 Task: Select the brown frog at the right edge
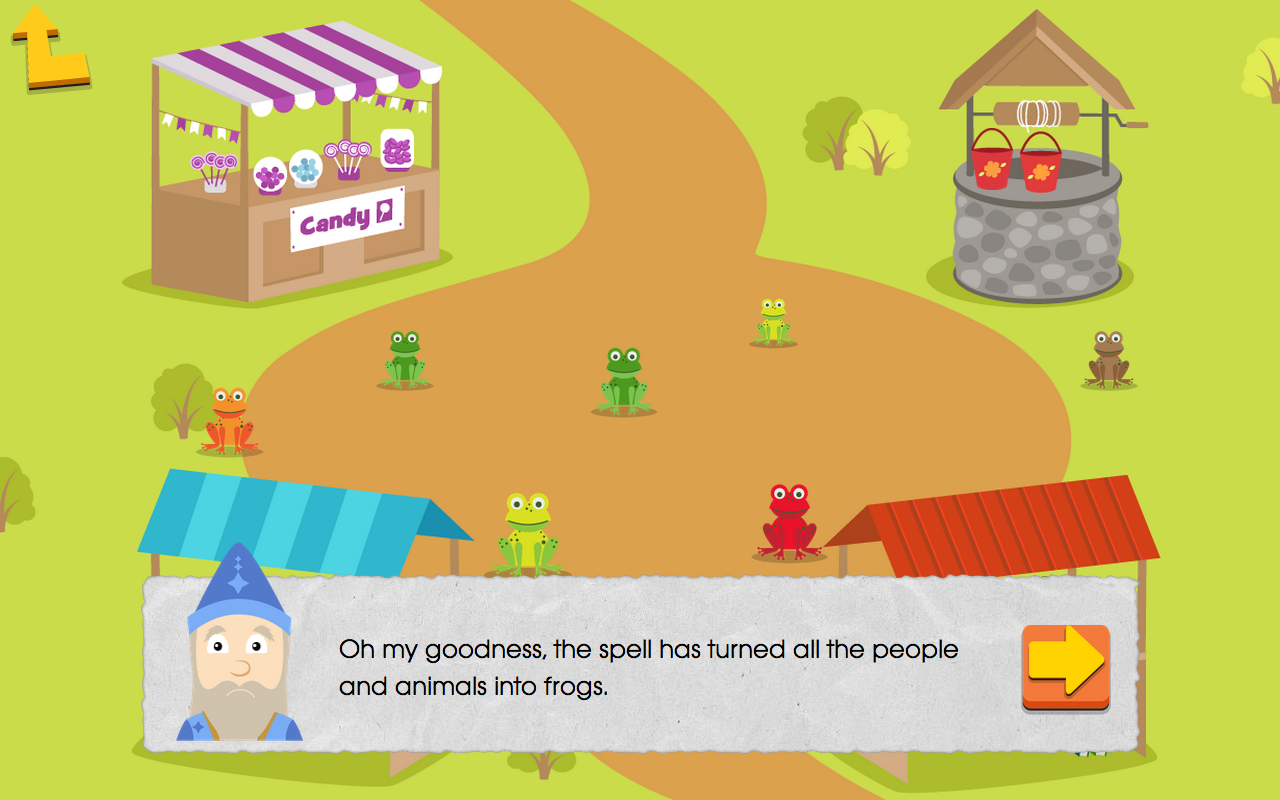tap(1108, 360)
